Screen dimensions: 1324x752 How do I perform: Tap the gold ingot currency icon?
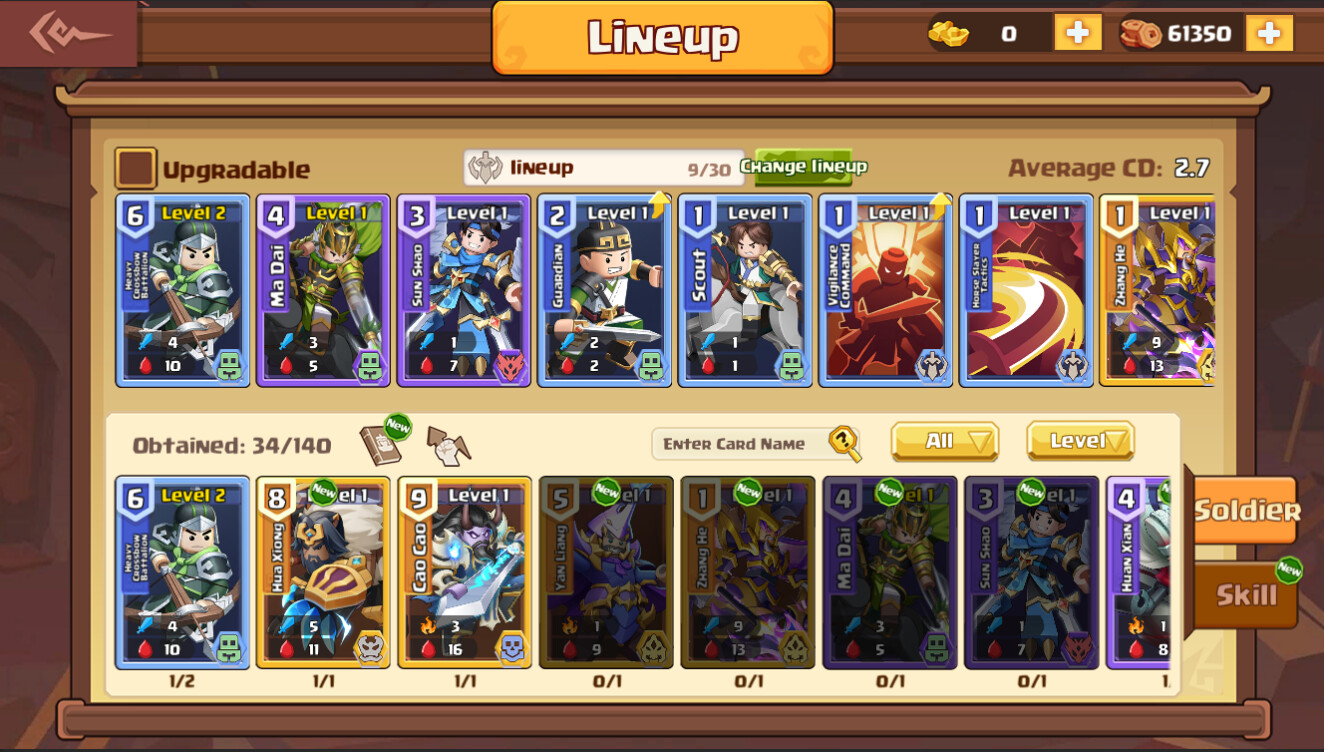pos(946,32)
